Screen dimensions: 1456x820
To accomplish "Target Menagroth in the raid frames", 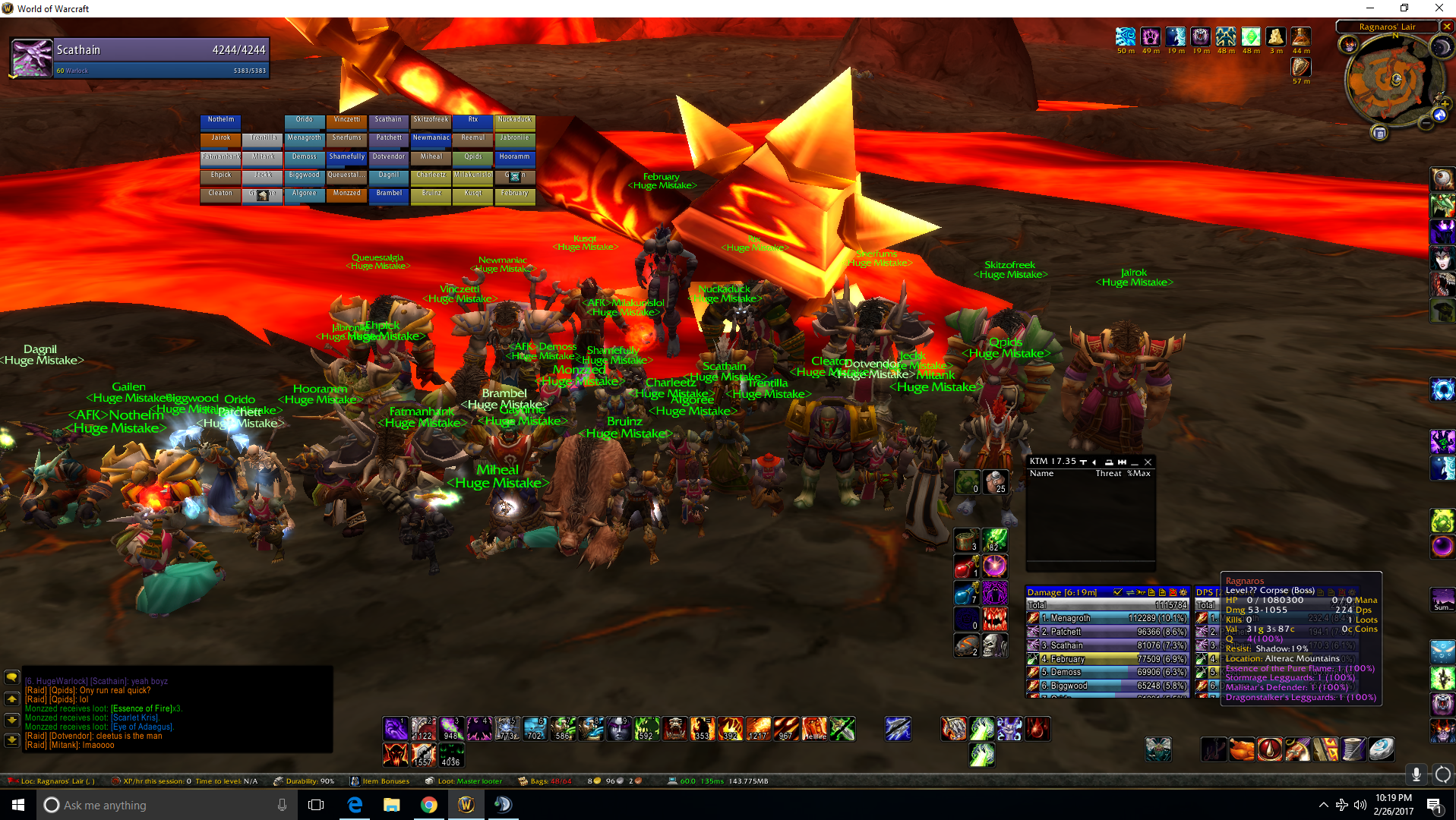I will tap(305, 140).
